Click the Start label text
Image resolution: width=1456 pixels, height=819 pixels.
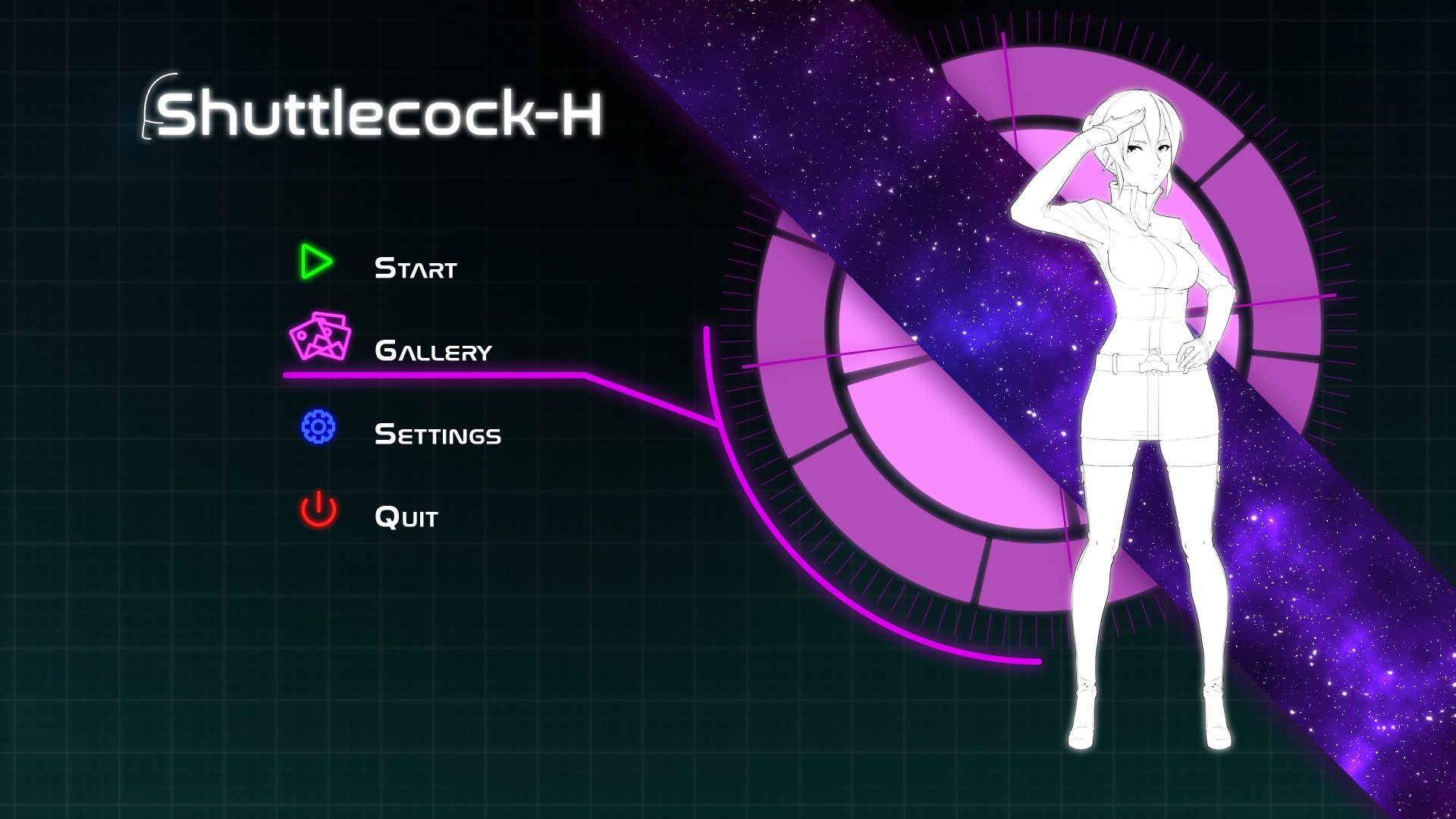(x=416, y=266)
